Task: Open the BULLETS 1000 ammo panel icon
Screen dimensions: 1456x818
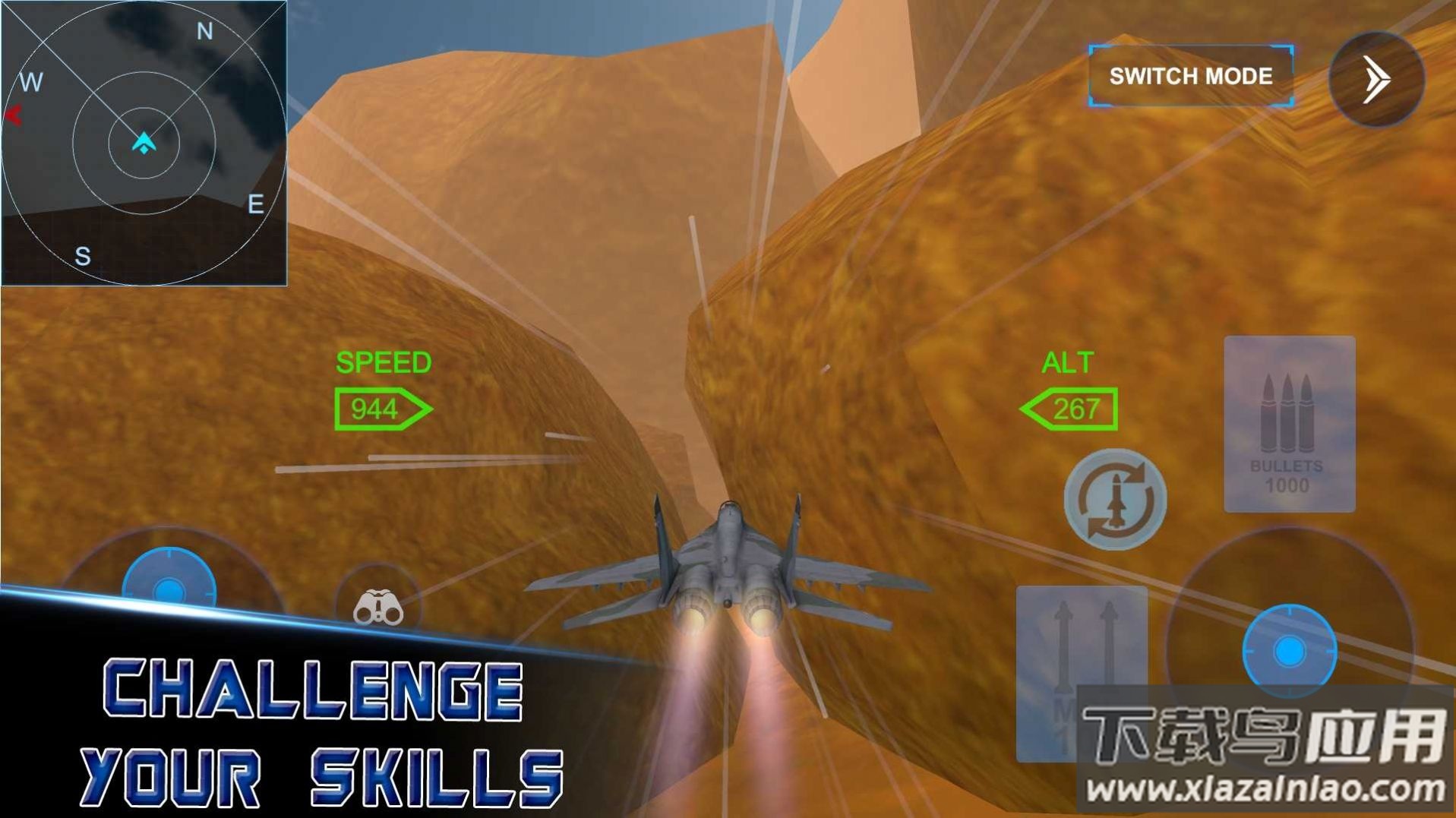Action: click(x=1289, y=425)
